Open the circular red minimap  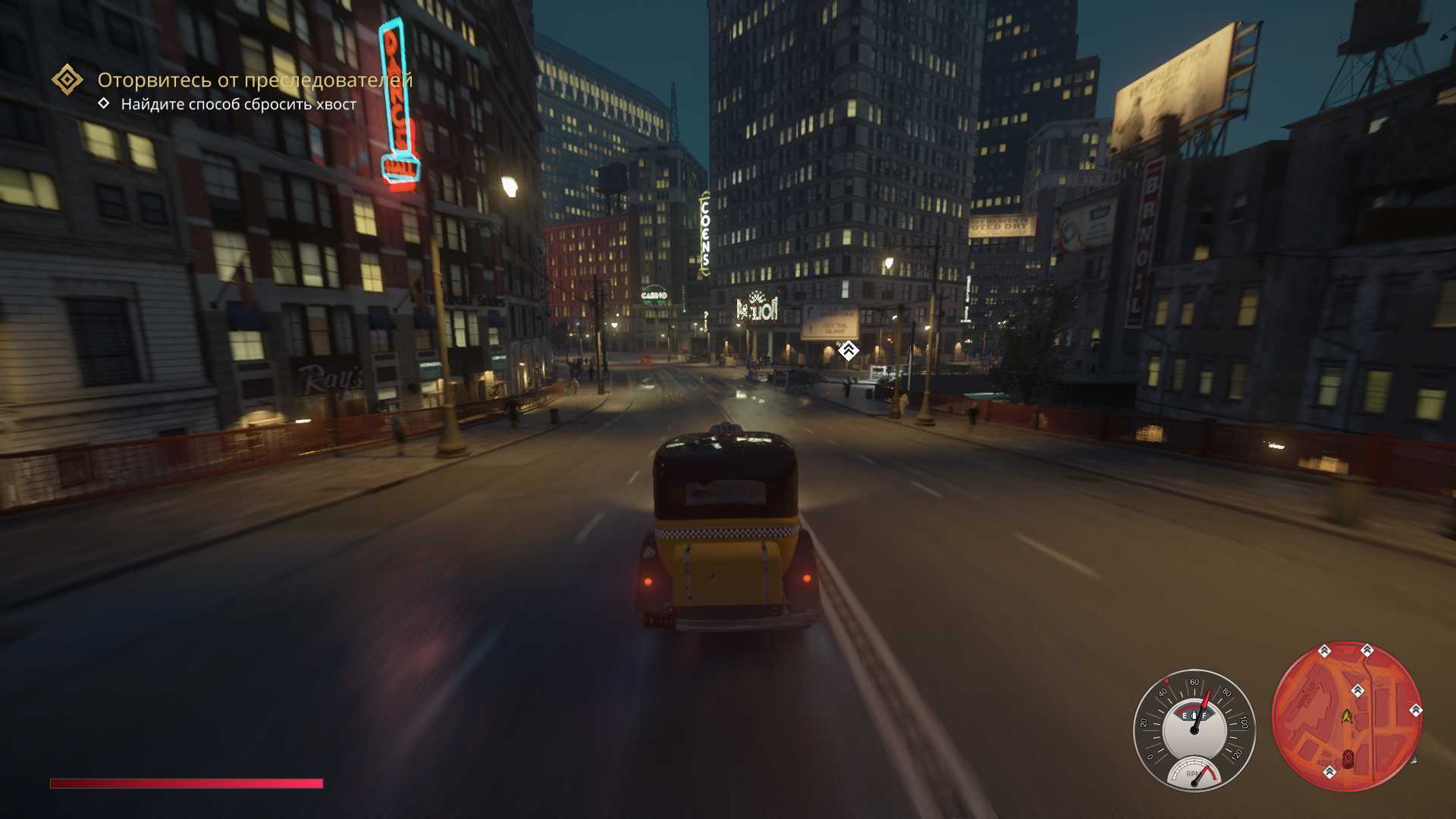[x=1346, y=717]
